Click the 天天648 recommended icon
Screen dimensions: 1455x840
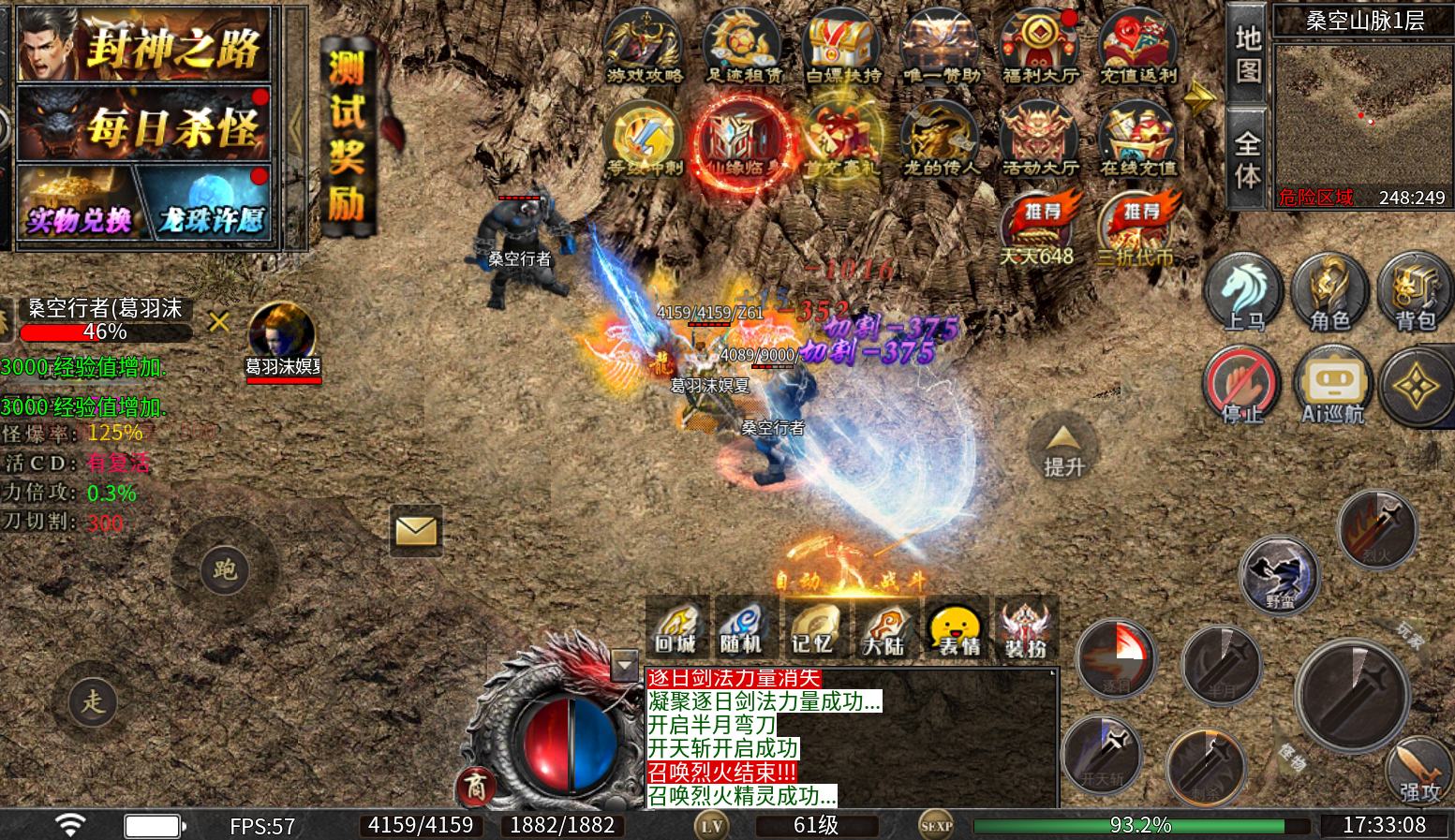1037,229
